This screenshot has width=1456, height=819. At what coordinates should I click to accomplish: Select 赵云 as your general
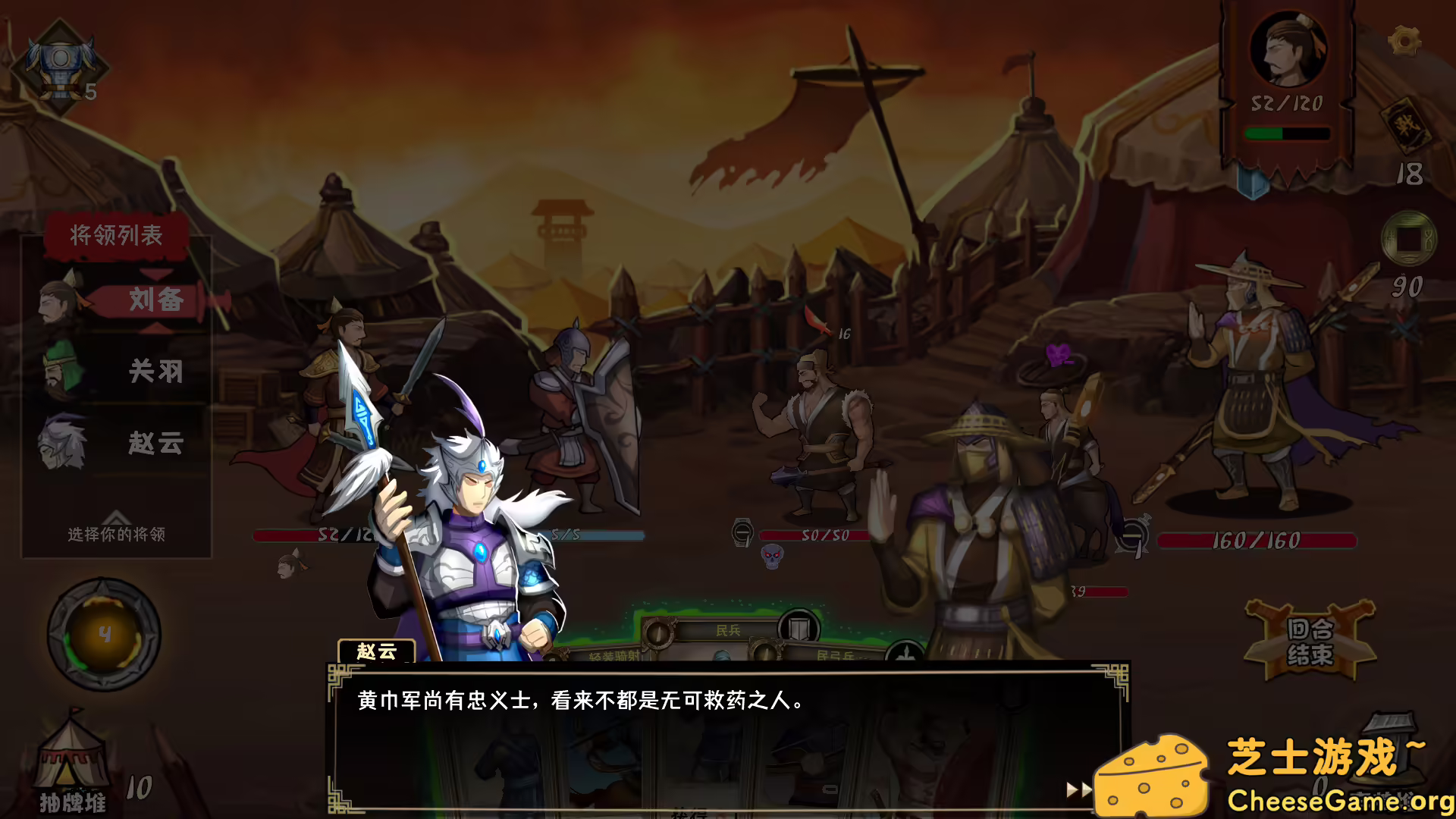(157, 444)
